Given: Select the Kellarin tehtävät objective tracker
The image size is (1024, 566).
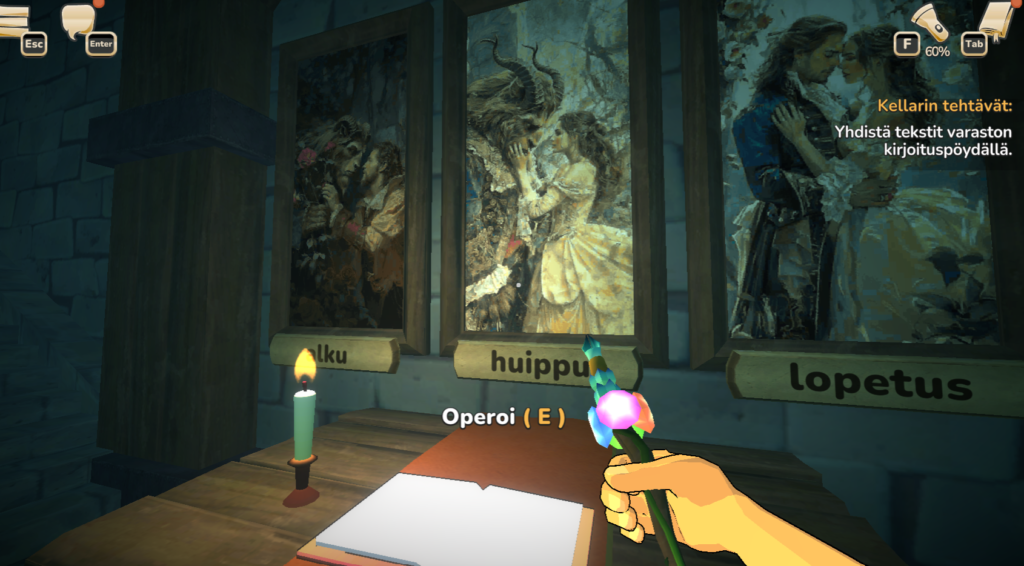Looking at the screenshot, I should 944,104.
